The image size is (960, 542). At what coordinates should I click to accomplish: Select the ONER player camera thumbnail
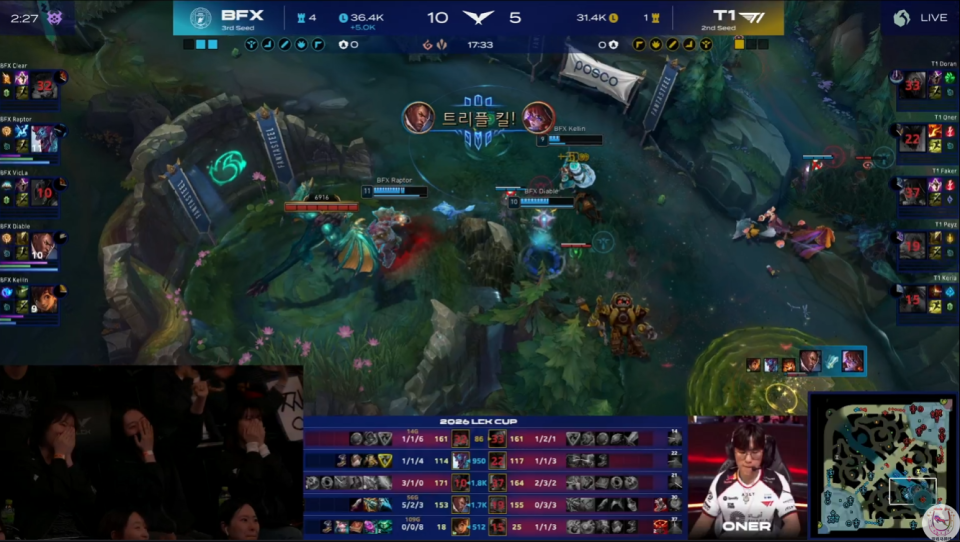746,477
